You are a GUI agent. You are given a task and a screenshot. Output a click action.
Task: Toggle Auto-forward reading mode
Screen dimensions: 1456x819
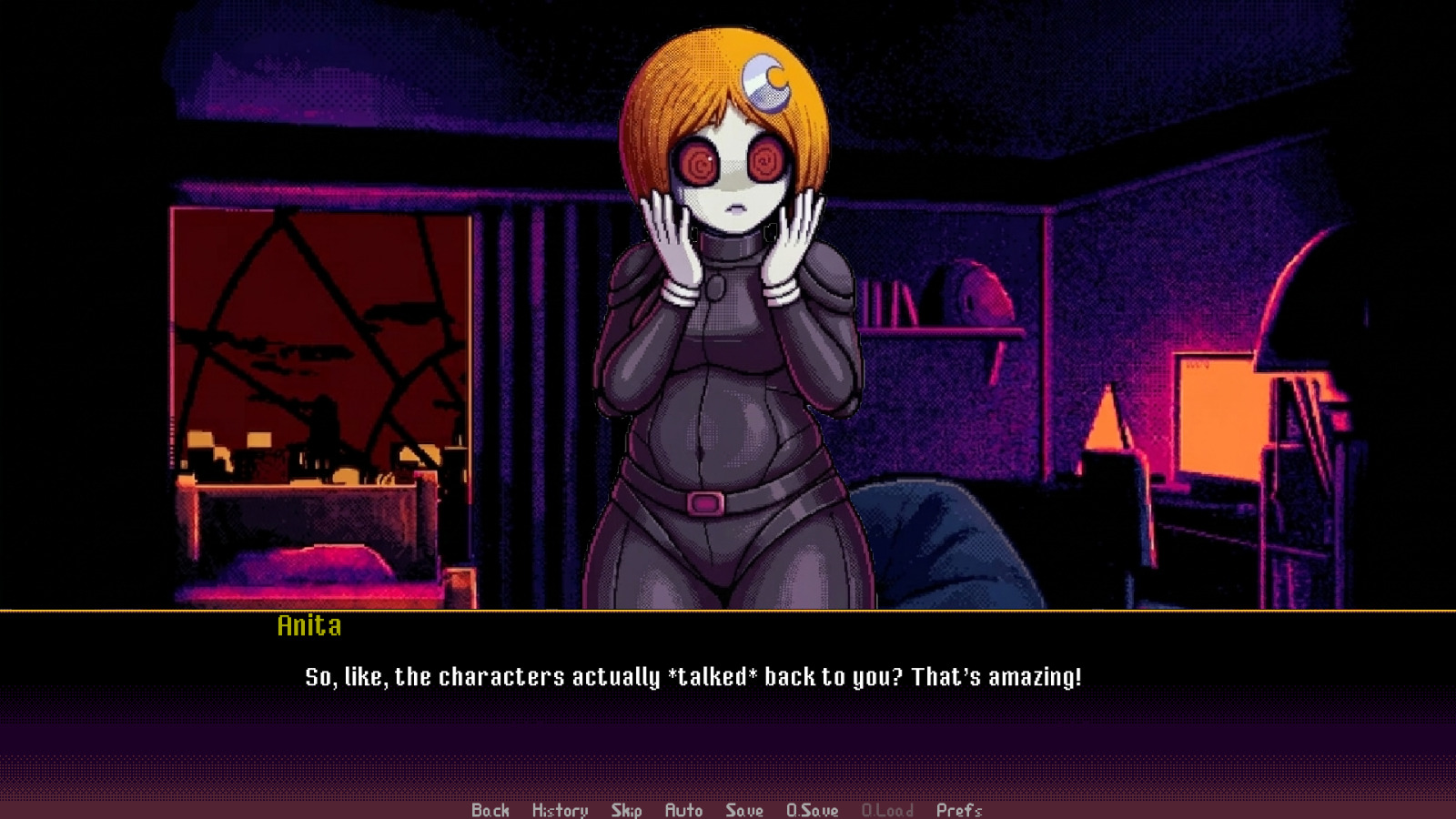click(x=683, y=809)
